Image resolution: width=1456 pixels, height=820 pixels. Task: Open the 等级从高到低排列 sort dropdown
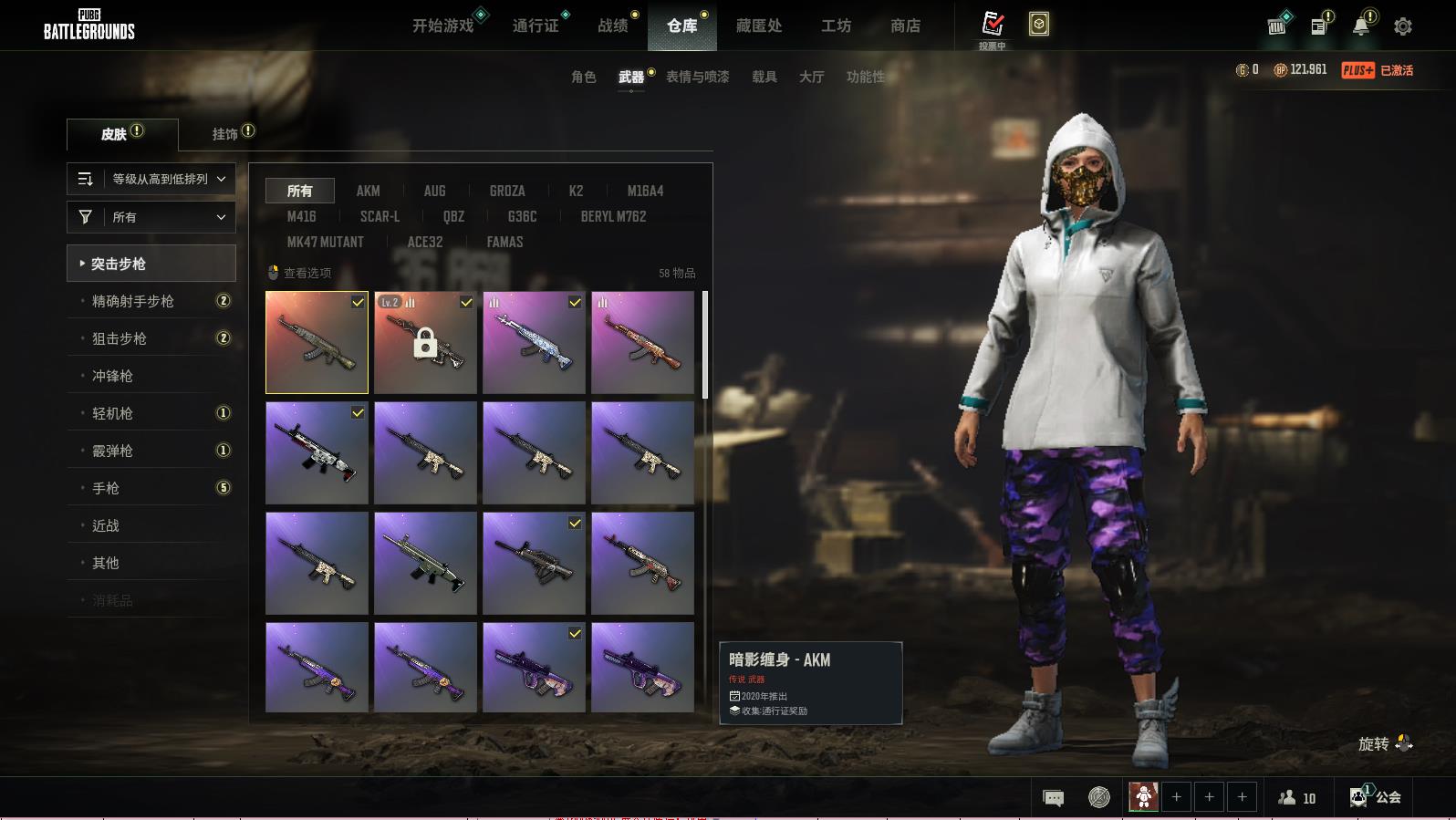click(151, 179)
